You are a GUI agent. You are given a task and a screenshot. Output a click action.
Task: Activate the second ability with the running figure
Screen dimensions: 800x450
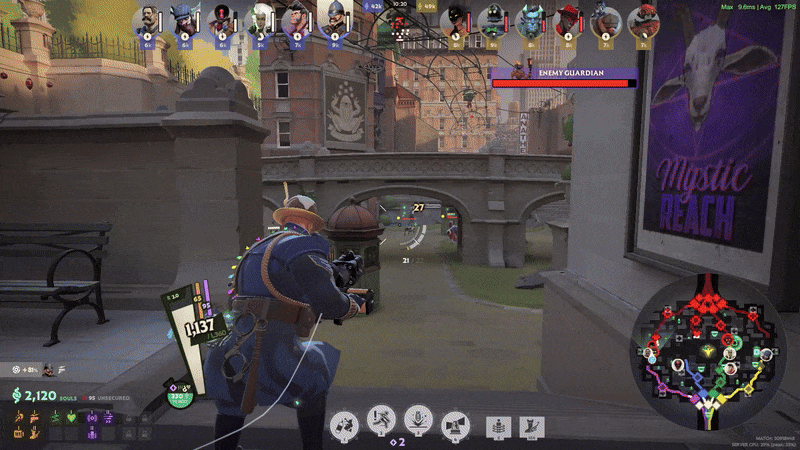(382, 426)
